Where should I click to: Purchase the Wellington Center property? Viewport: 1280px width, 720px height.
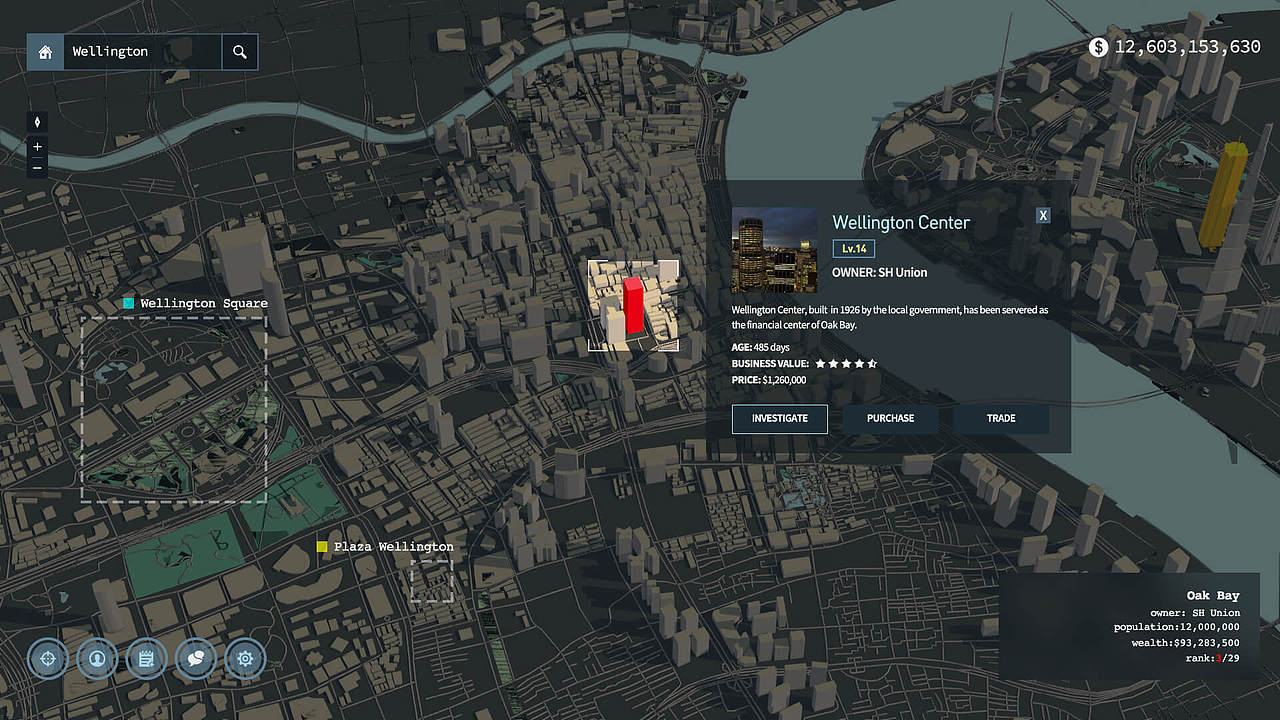[x=890, y=418]
